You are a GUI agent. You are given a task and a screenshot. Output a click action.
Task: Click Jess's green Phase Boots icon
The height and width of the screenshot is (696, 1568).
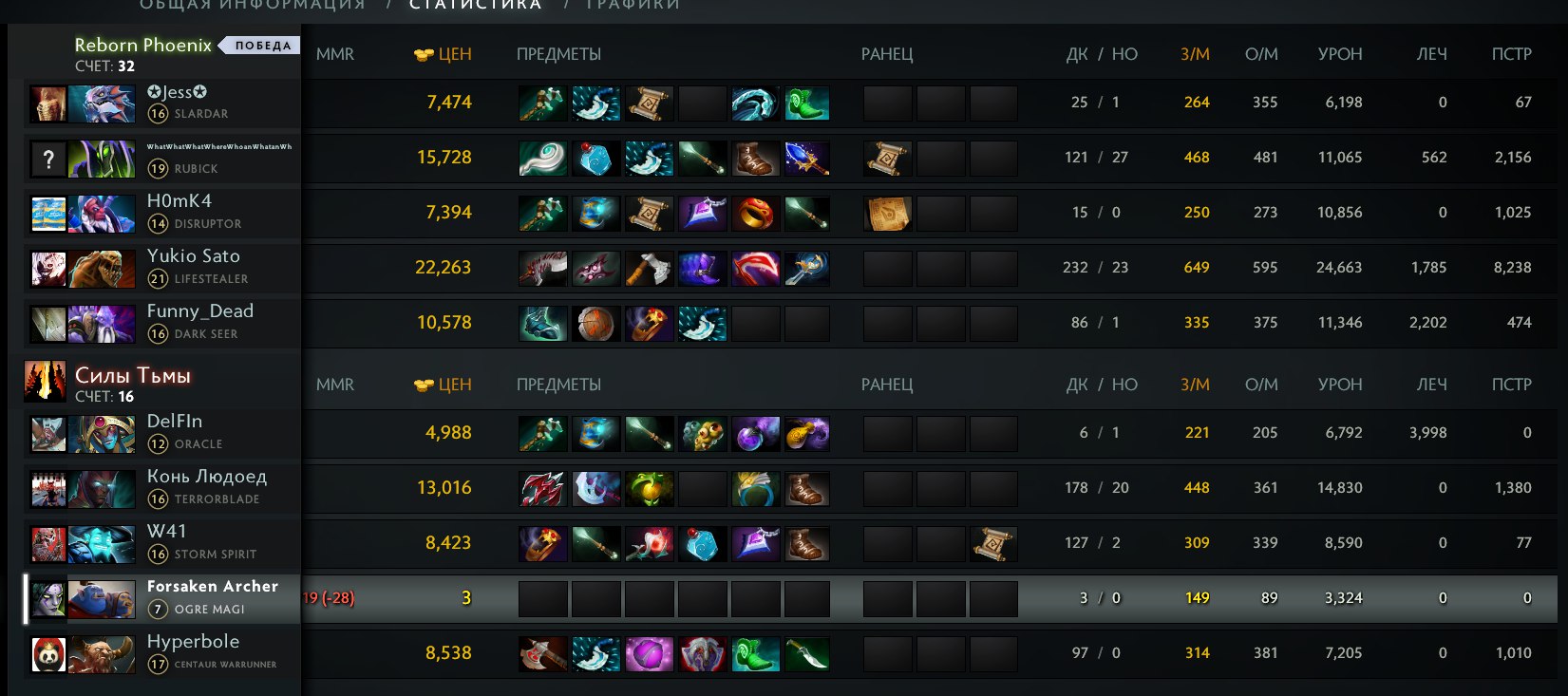pos(807,103)
